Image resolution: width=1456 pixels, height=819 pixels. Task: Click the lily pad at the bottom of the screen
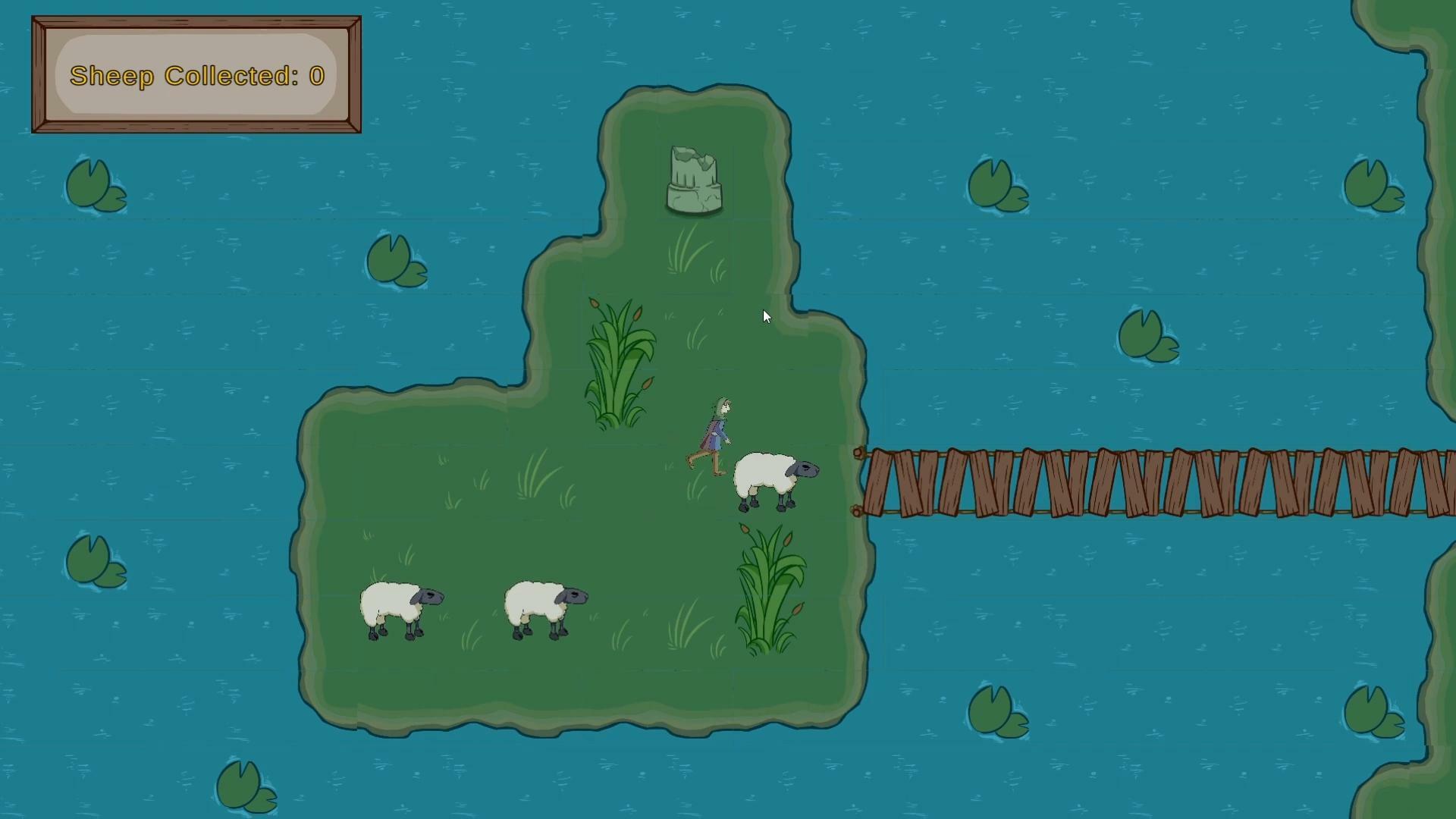click(243, 785)
